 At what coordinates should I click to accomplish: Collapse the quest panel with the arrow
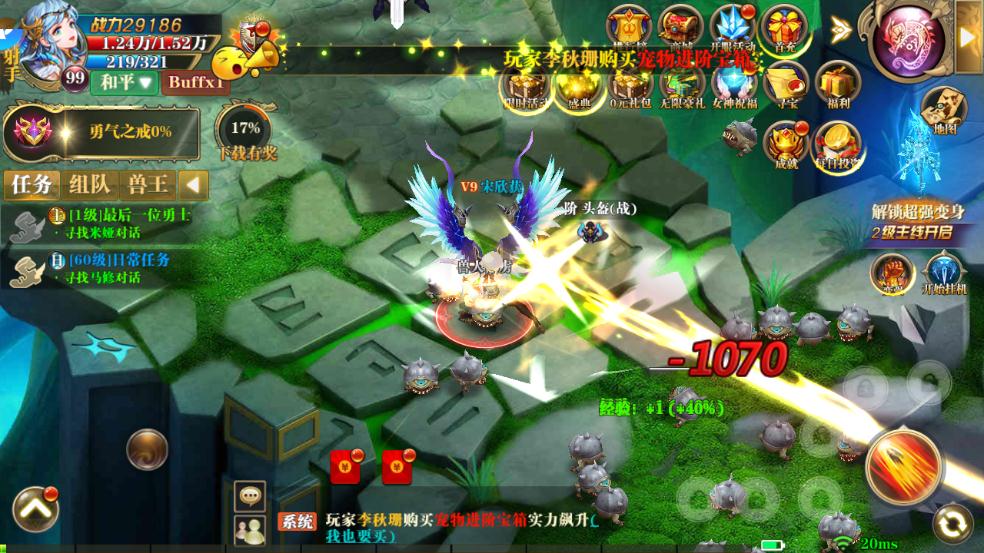(x=193, y=185)
